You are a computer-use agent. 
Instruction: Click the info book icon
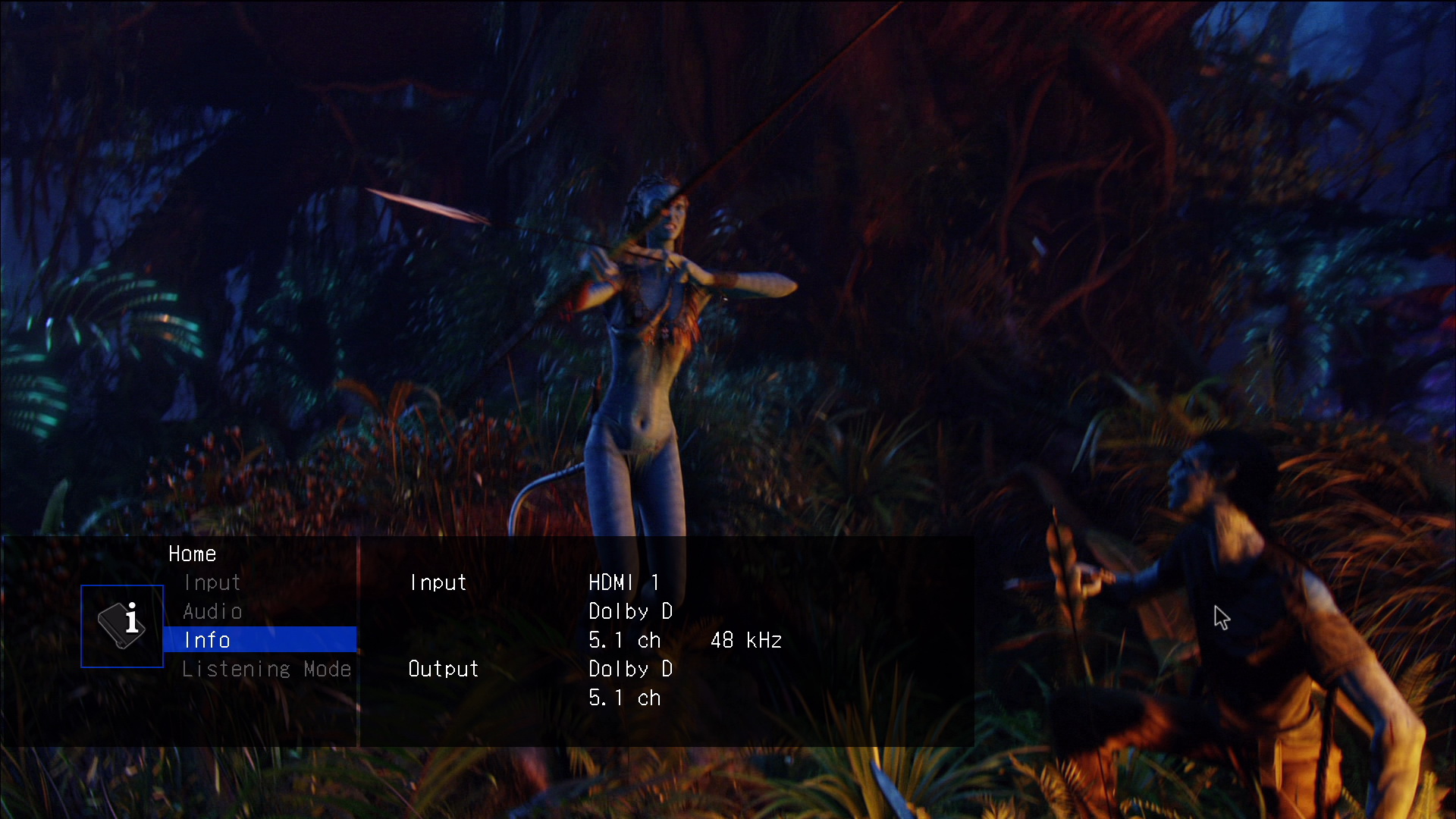[122, 626]
